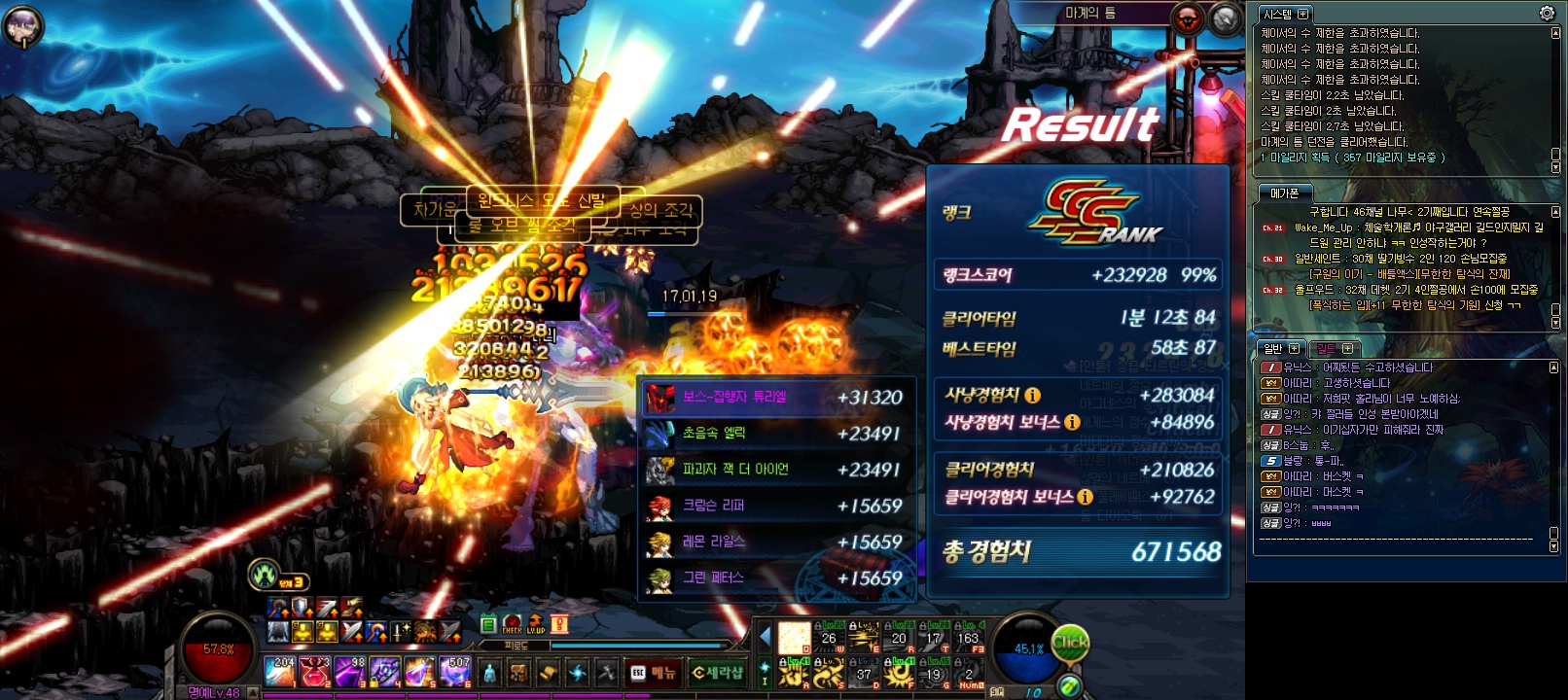Click the LV.UP notification icon
The width and height of the screenshot is (1568, 700).
[536, 624]
